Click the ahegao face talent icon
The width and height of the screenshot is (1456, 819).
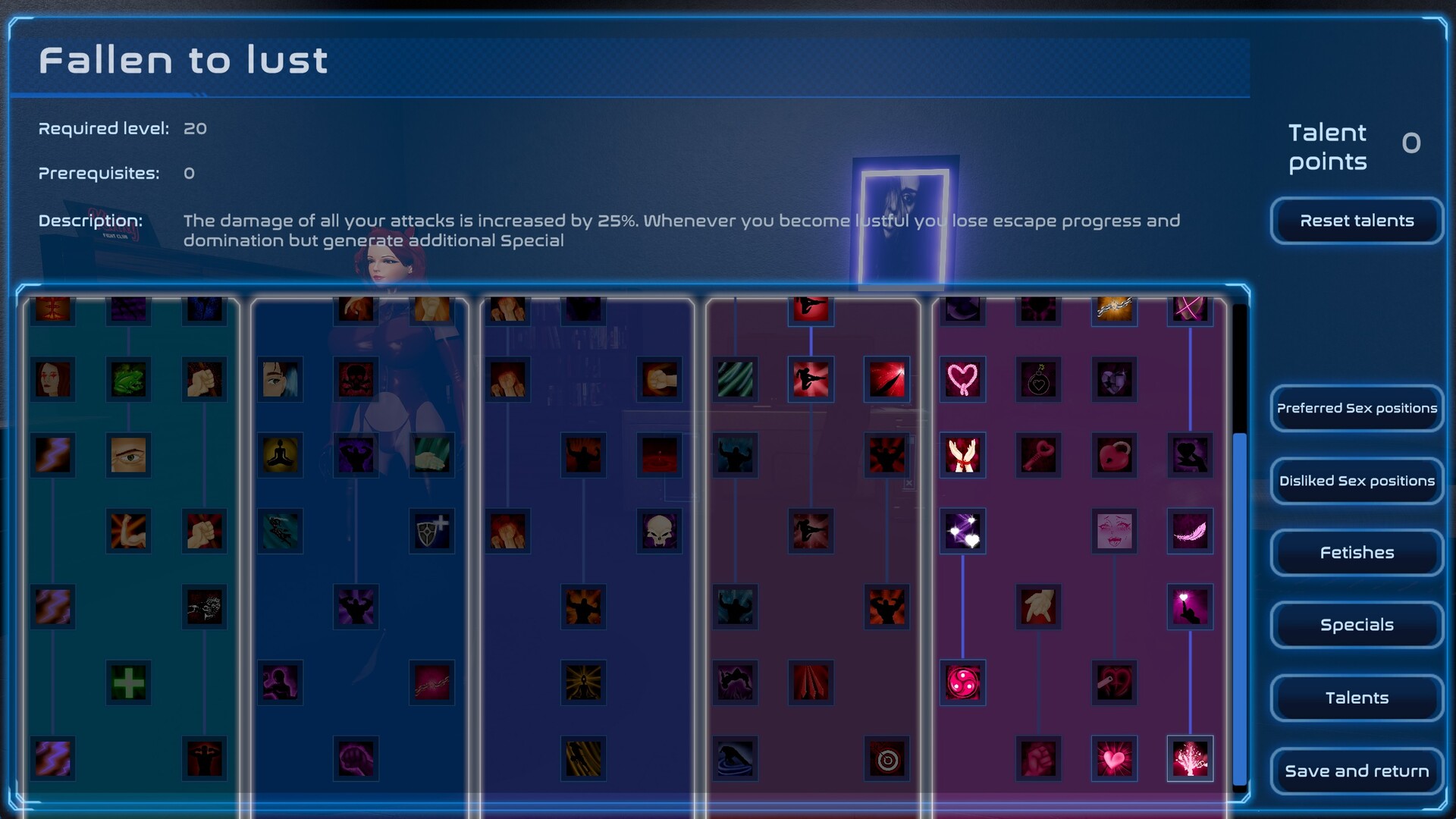(x=1114, y=531)
